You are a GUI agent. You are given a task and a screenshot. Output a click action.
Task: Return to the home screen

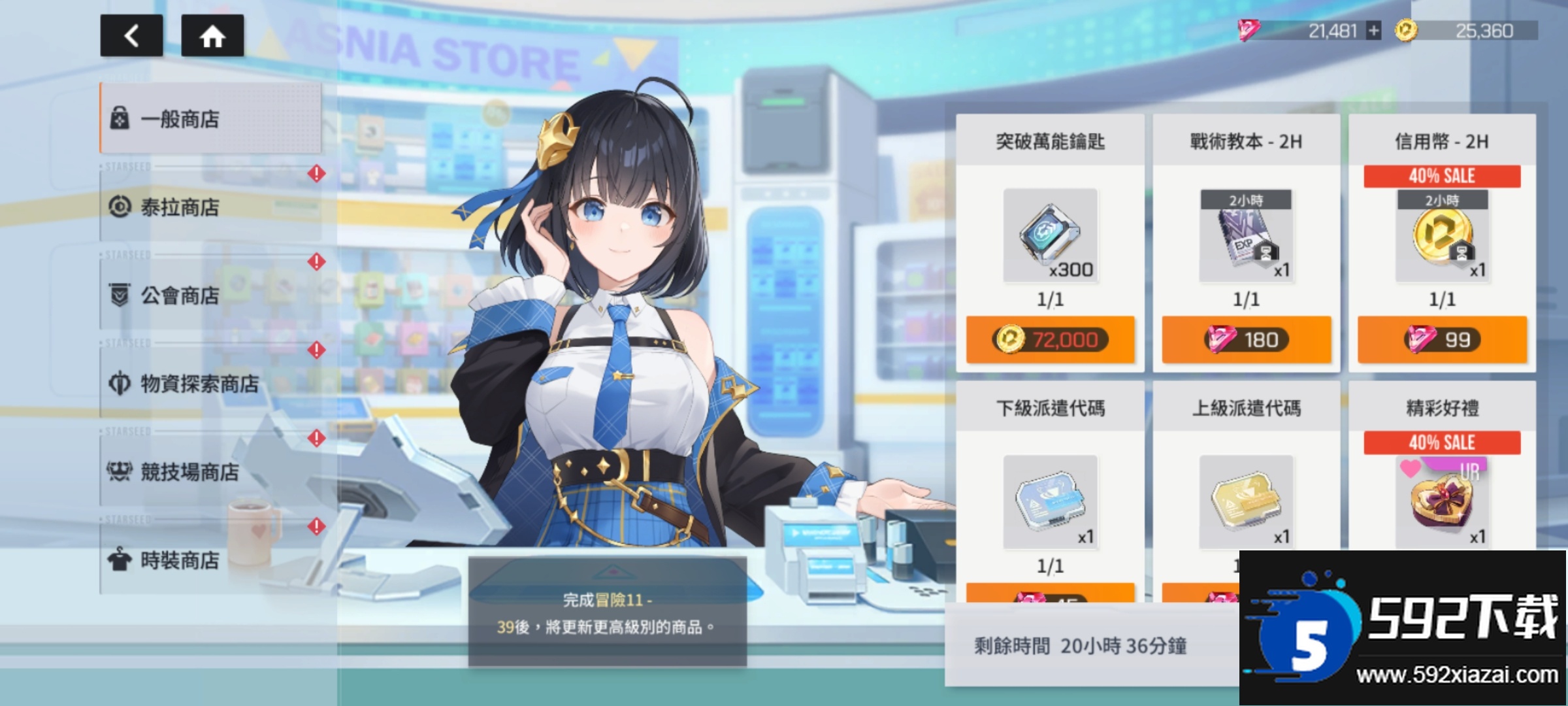click(x=212, y=35)
